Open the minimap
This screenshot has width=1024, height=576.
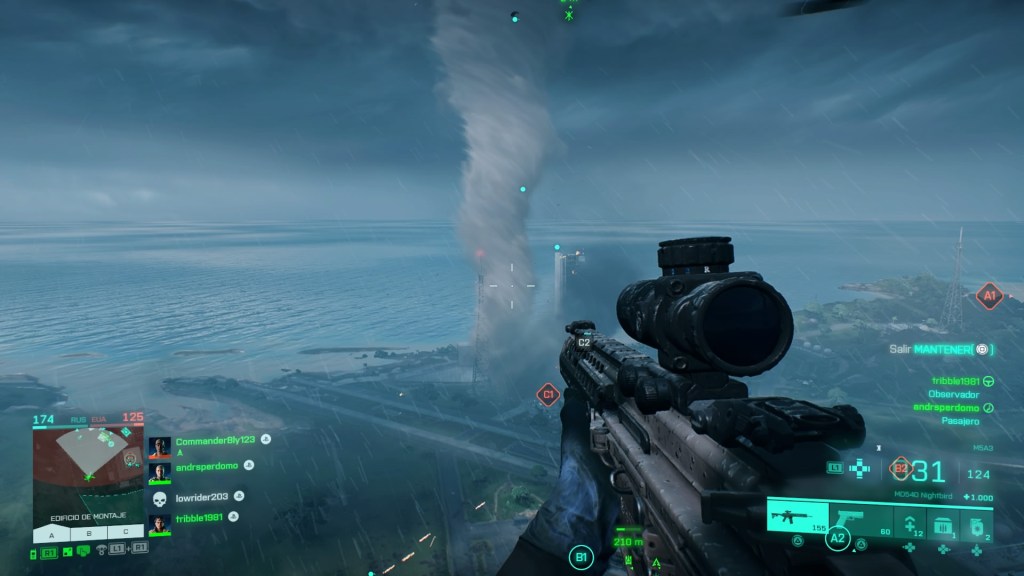[88, 466]
